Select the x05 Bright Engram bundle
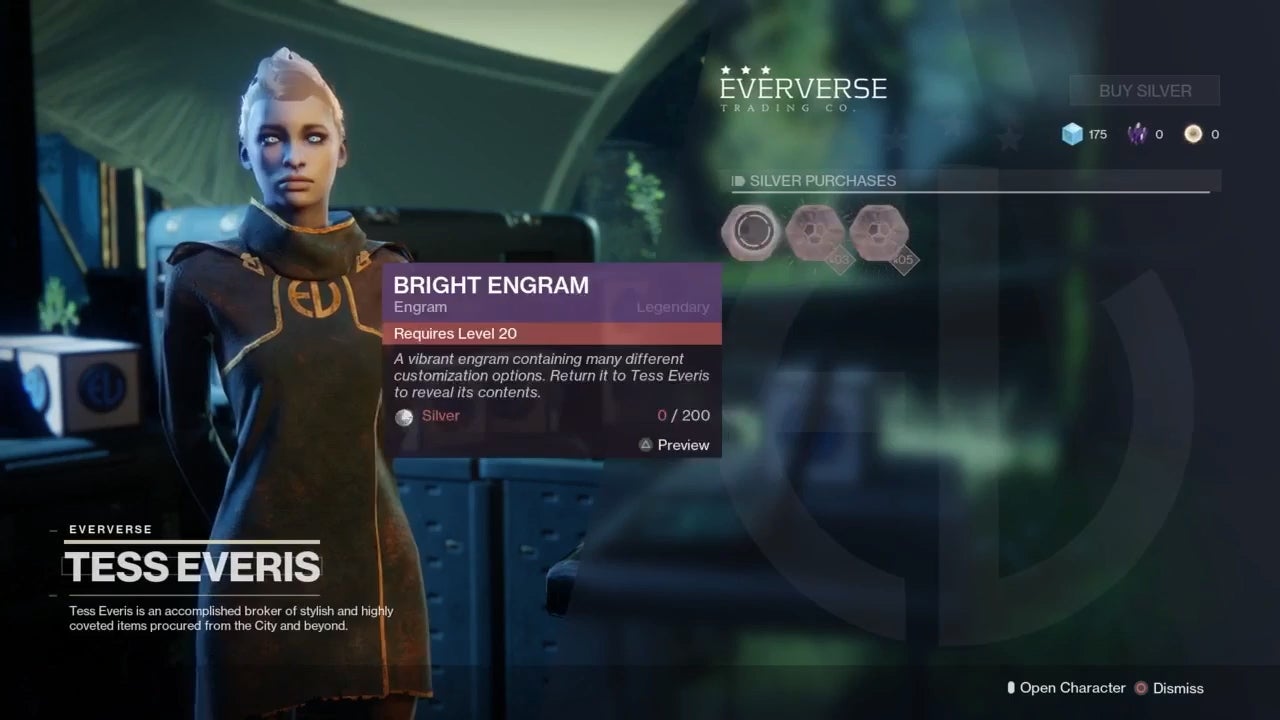The height and width of the screenshot is (720, 1280). (879, 231)
